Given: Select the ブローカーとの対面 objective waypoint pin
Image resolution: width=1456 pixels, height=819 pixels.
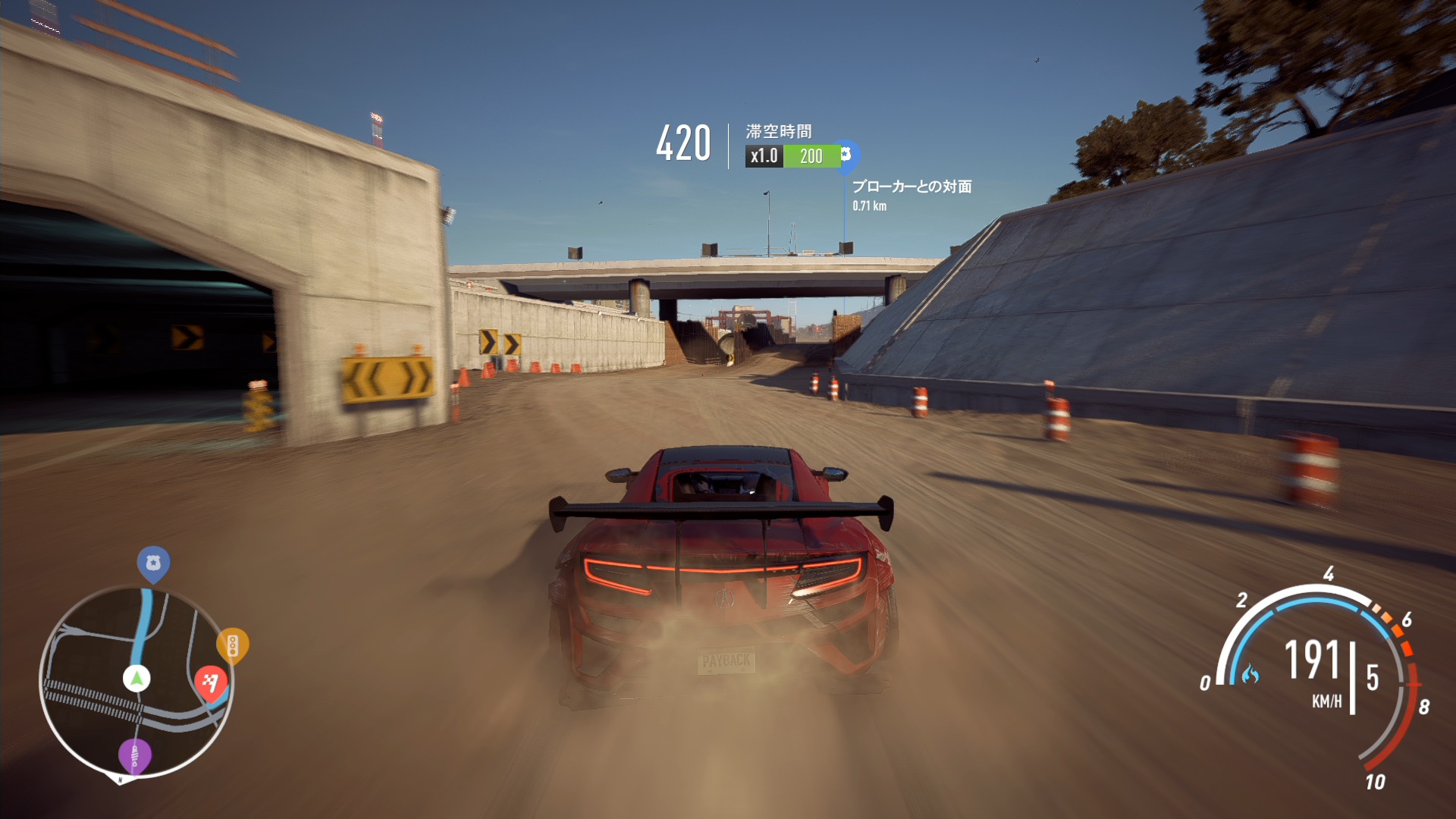Looking at the screenshot, I should click(x=846, y=155).
